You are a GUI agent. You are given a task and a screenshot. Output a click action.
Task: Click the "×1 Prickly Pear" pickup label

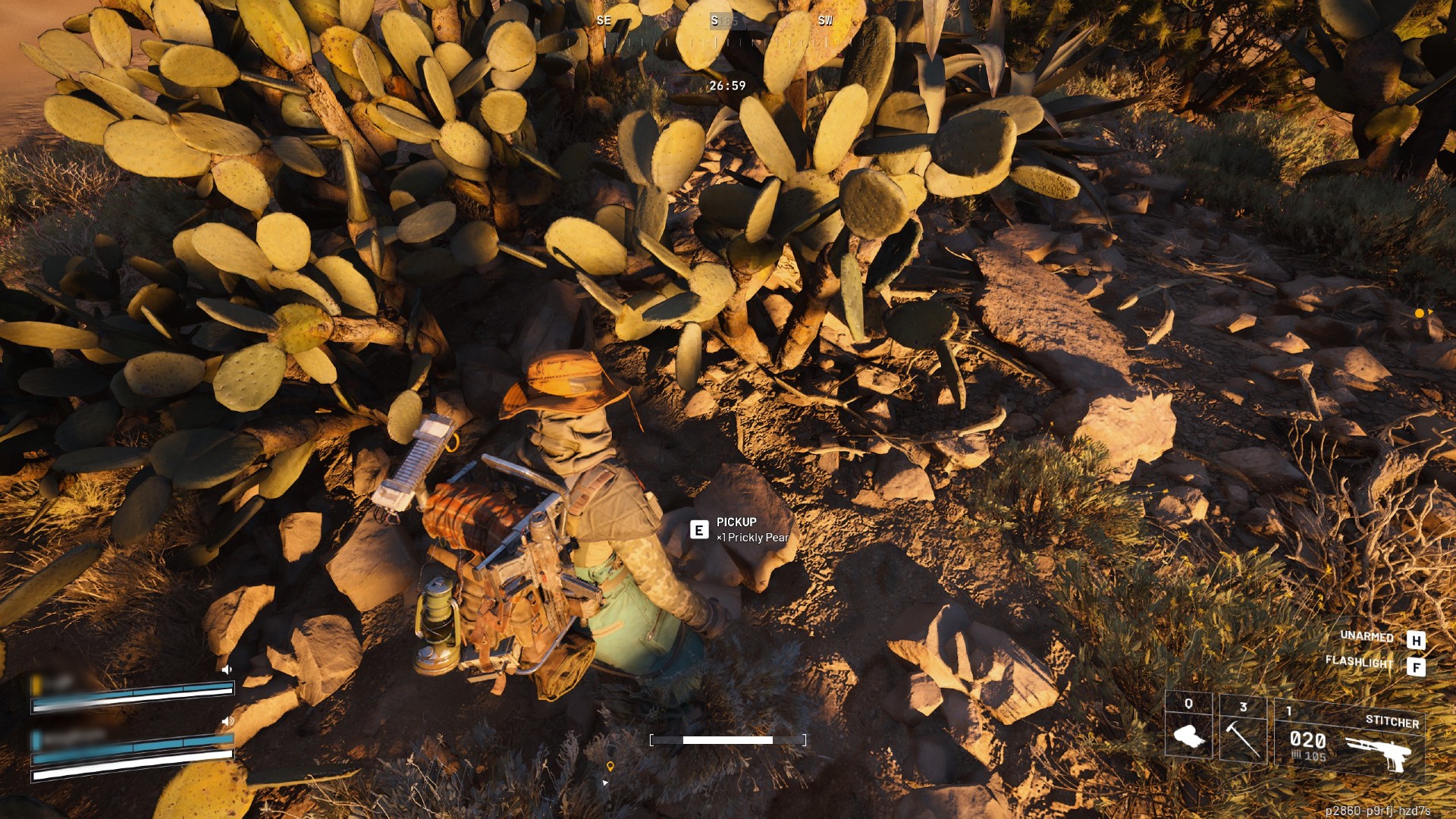click(x=752, y=536)
